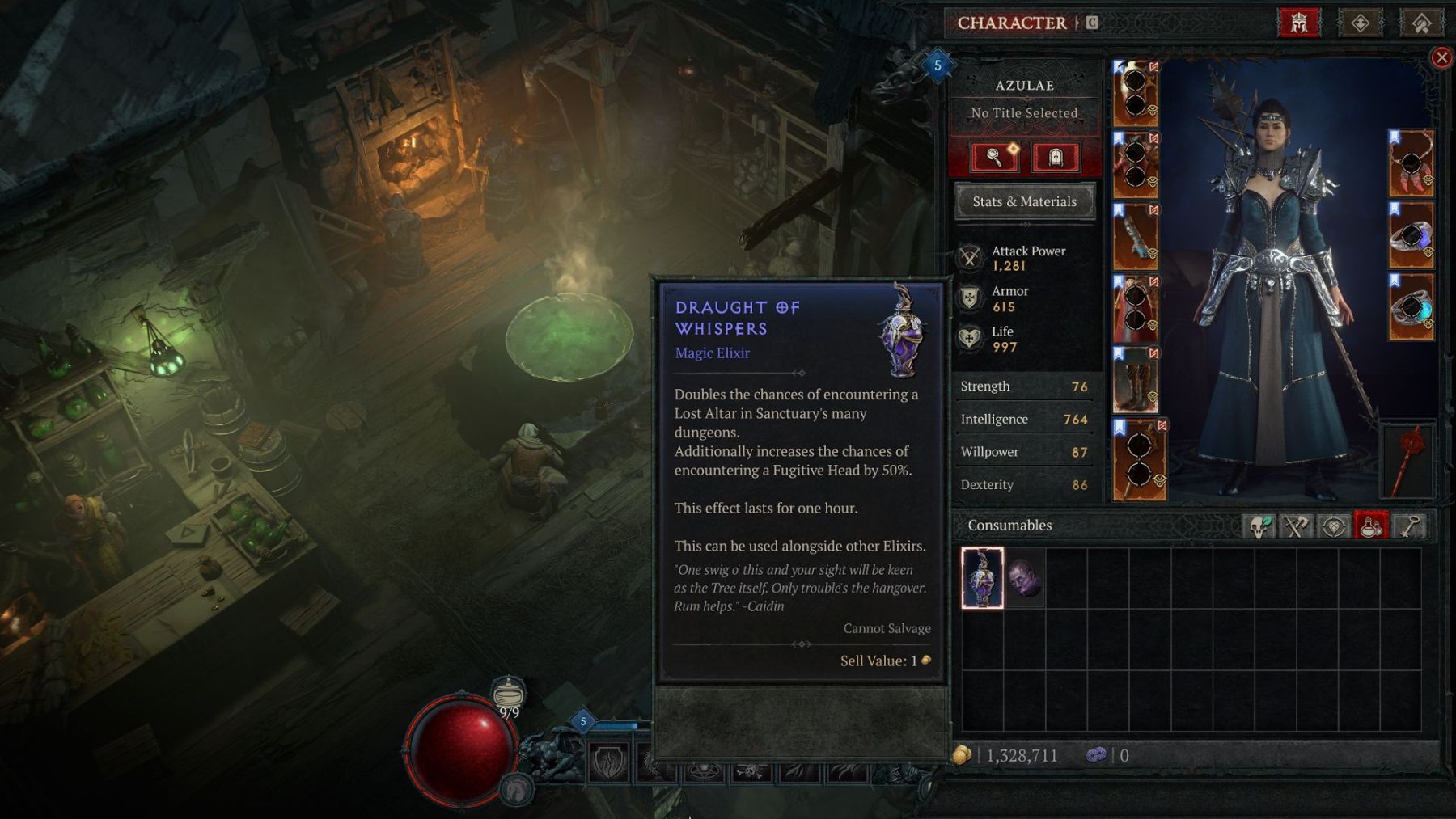Screen dimensions: 1456x819
Task: Open the Stats & Materials panel
Action: tap(1024, 201)
